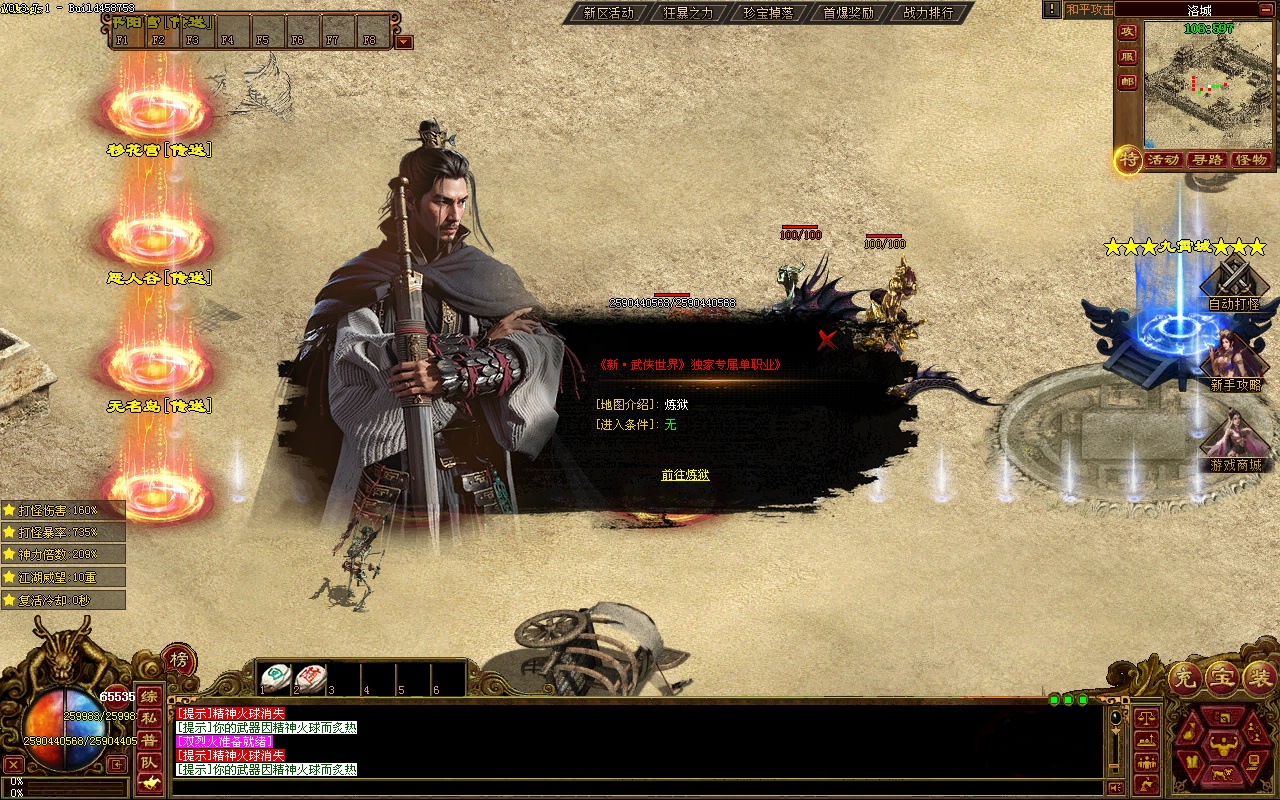Image resolution: width=1280 pixels, height=800 pixels.
Task: View the 战力排行 ranking
Action: pyautogui.click(x=928, y=13)
